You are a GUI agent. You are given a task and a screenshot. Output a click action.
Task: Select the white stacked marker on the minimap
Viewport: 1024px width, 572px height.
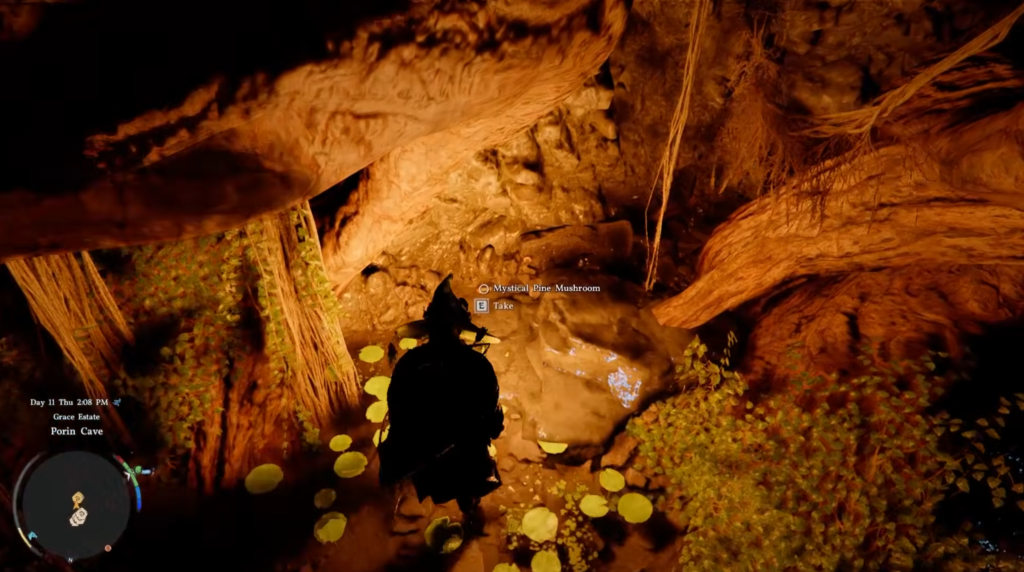78,517
